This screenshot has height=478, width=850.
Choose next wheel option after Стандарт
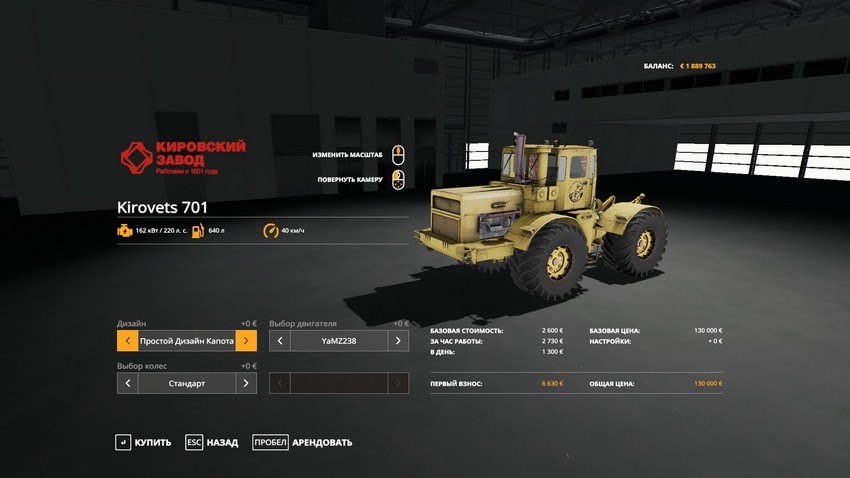pyautogui.click(x=246, y=383)
